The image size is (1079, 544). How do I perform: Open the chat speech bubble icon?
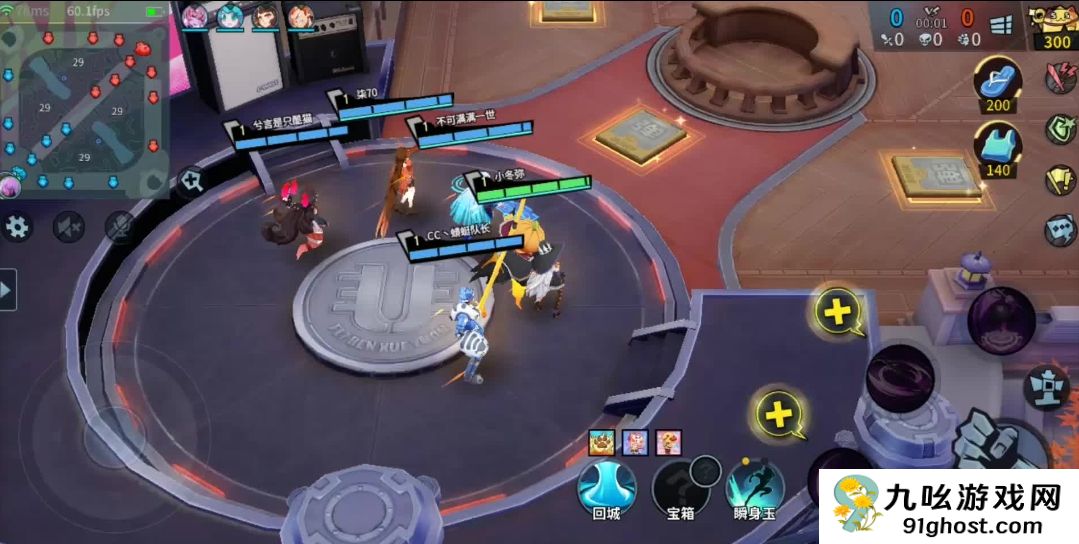tap(1060, 230)
